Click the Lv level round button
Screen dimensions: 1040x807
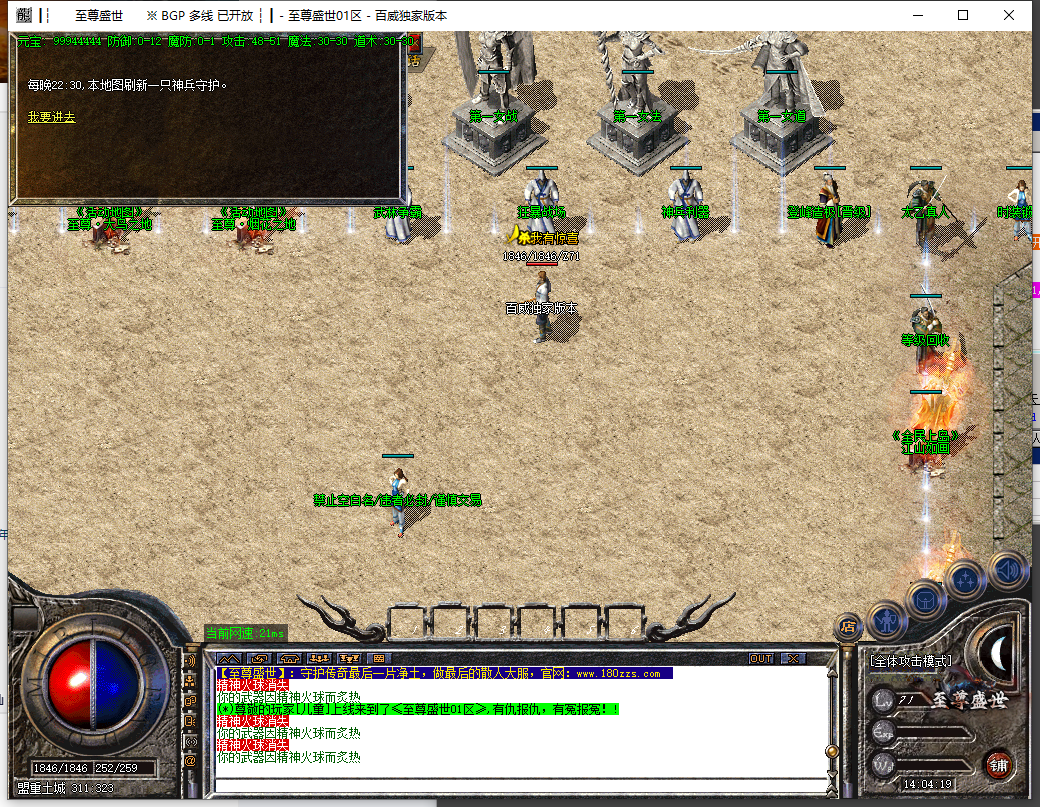pos(881,698)
